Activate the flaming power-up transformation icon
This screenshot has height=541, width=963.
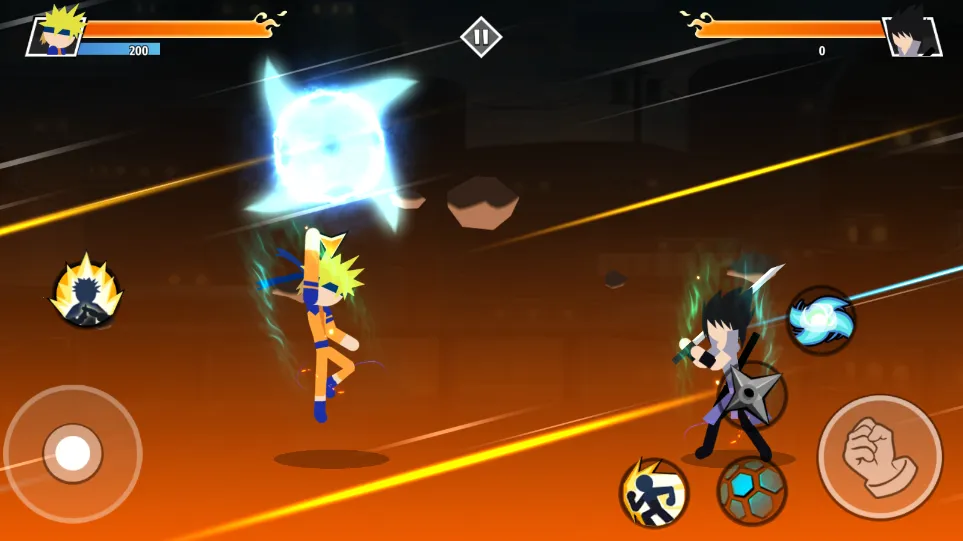(87, 294)
